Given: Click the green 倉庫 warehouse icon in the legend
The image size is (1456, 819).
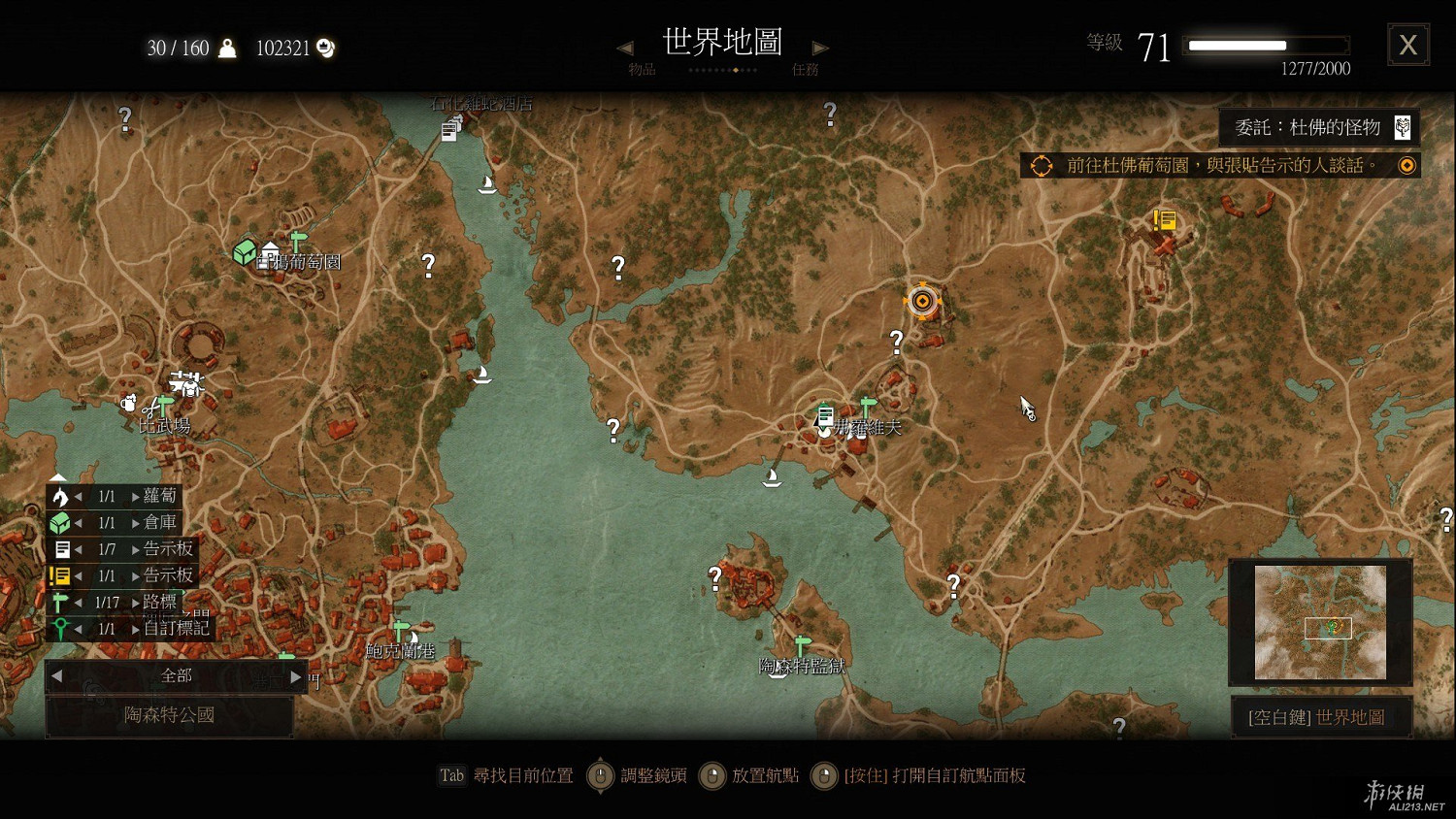Looking at the screenshot, I should 60,522.
